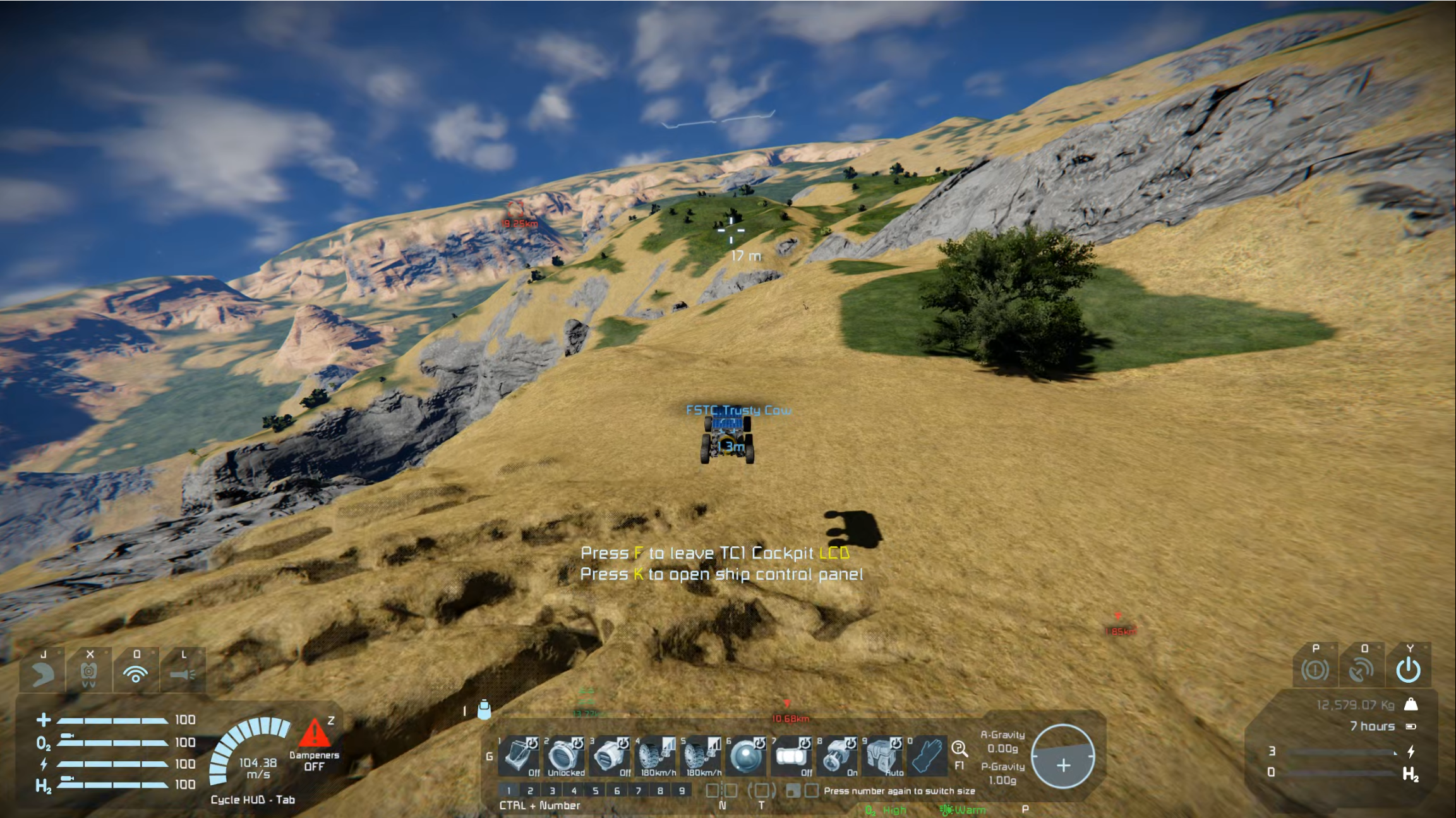Choose the empty hand glove slot
Screen dimensions: 1456x818
click(x=927, y=755)
